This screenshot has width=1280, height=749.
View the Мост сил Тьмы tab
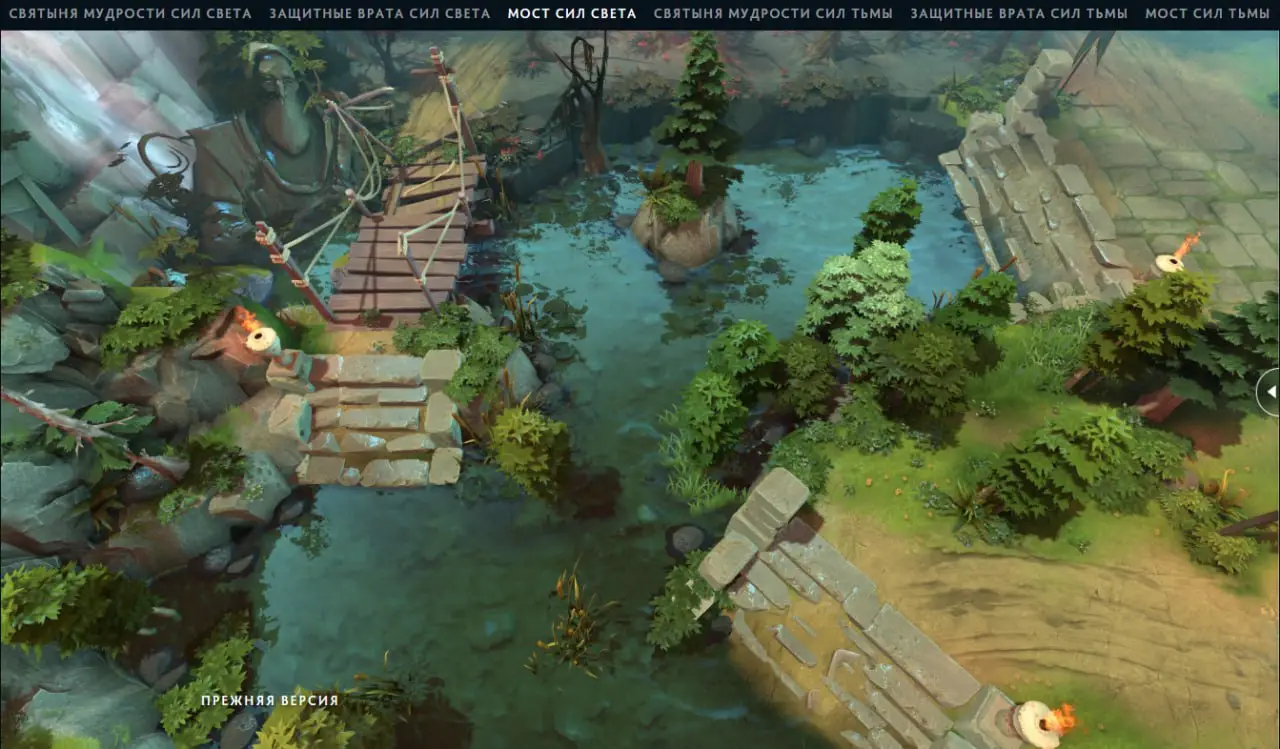[x=1207, y=14]
